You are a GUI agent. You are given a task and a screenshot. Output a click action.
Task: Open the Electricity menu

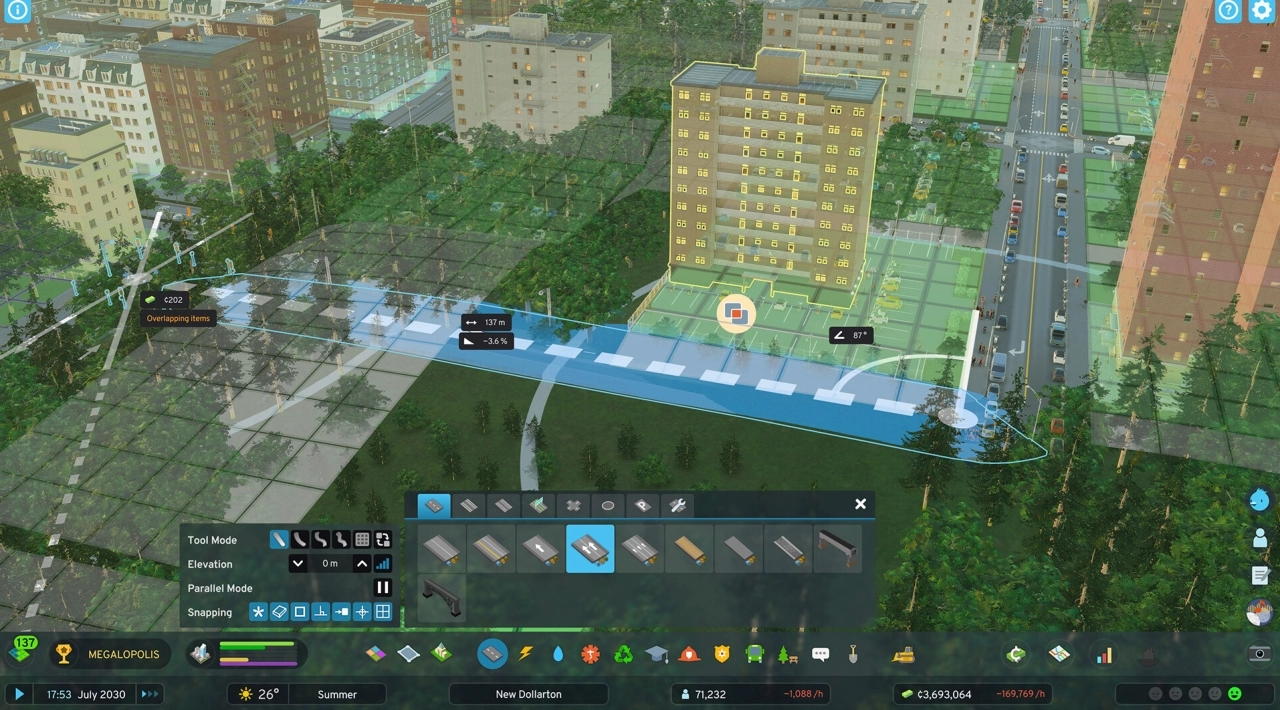[525, 654]
